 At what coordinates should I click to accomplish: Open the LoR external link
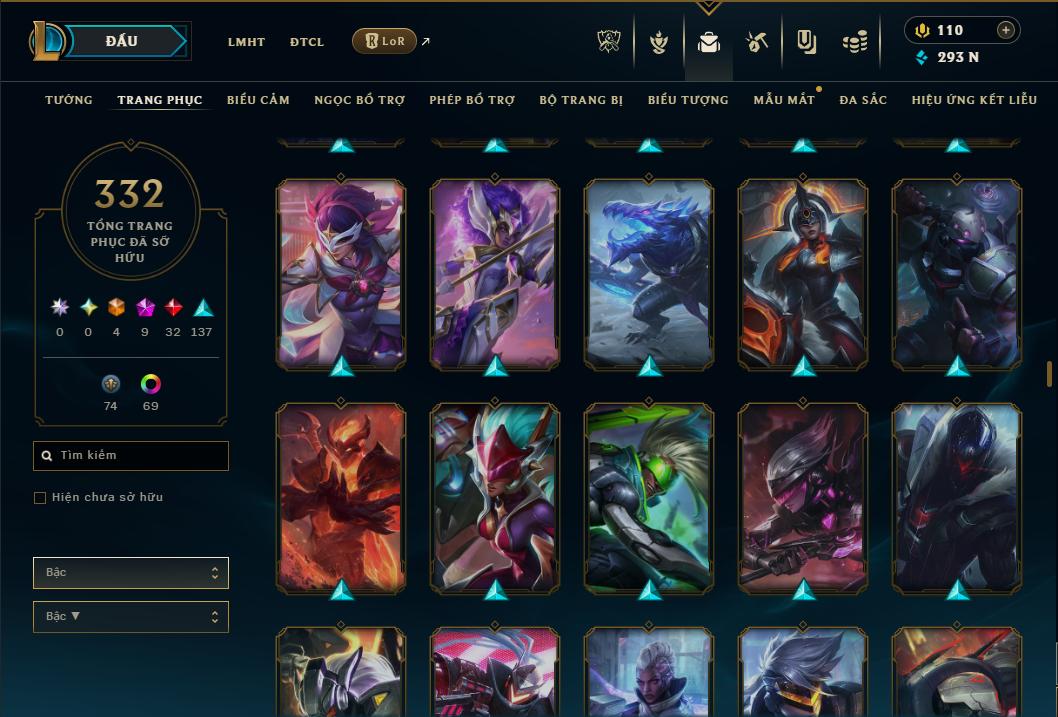tap(385, 41)
